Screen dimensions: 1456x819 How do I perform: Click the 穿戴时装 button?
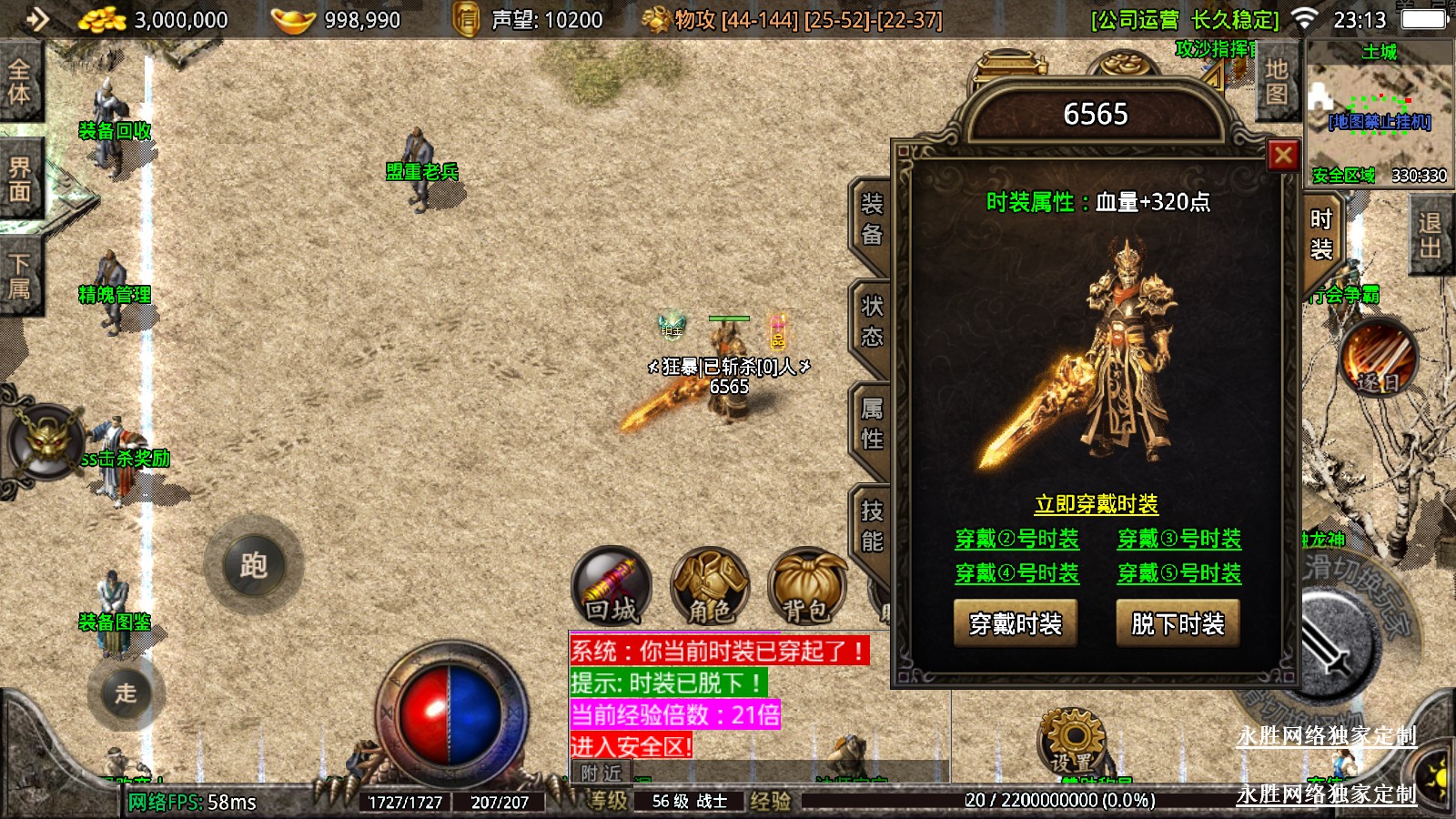coord(1016,624)
